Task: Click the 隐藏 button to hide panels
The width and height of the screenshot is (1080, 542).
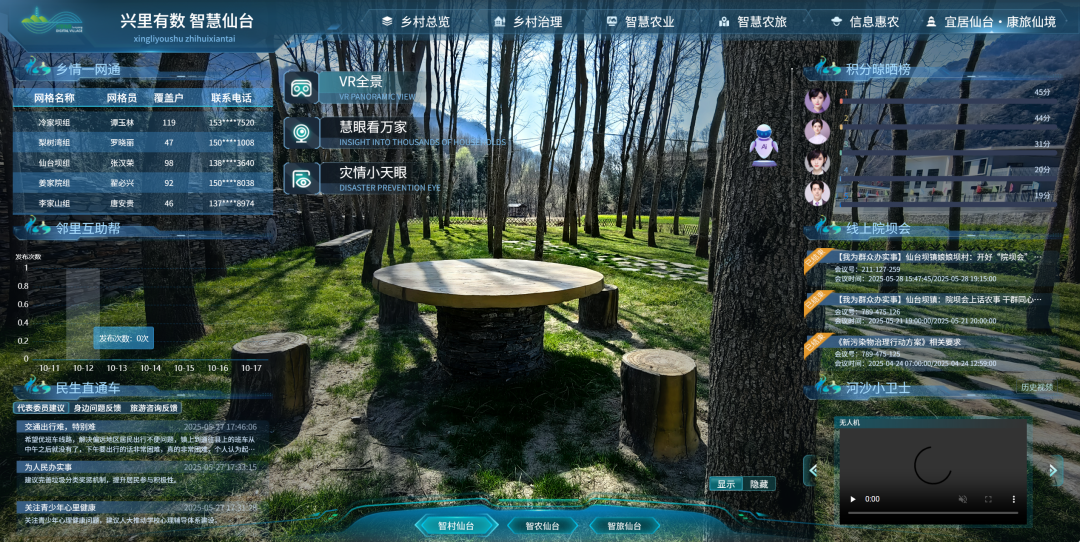Action: [759, 484]
